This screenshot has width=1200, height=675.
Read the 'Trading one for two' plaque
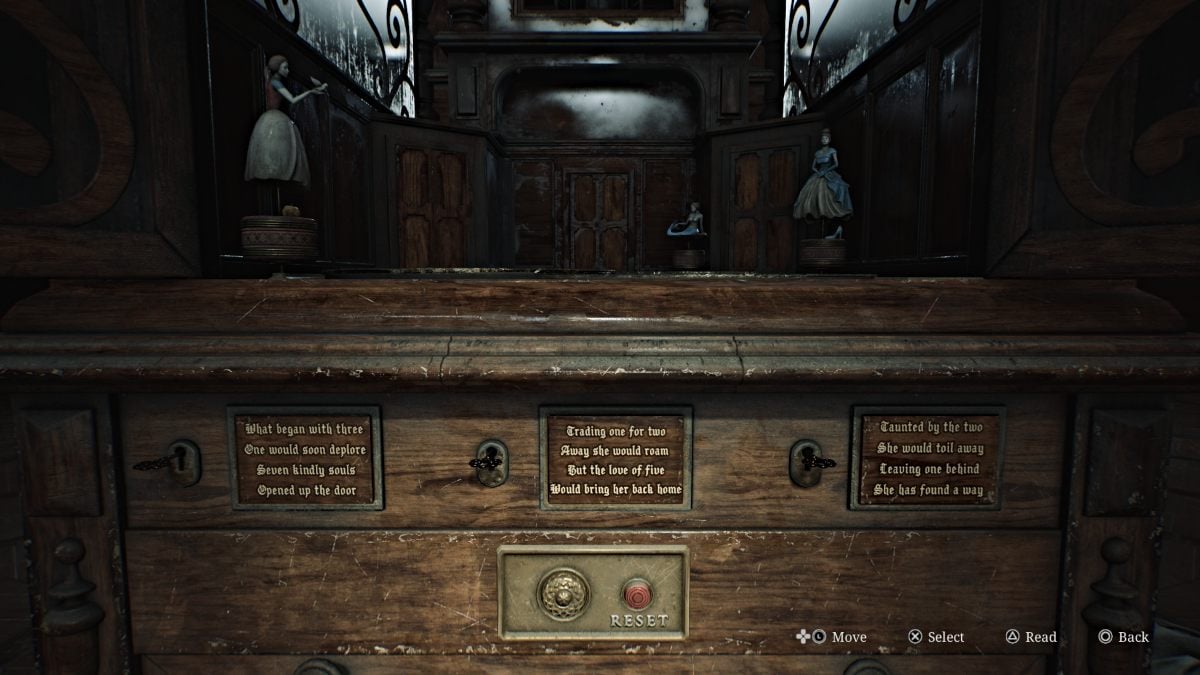pyautogui.click(x=616, y=458)
